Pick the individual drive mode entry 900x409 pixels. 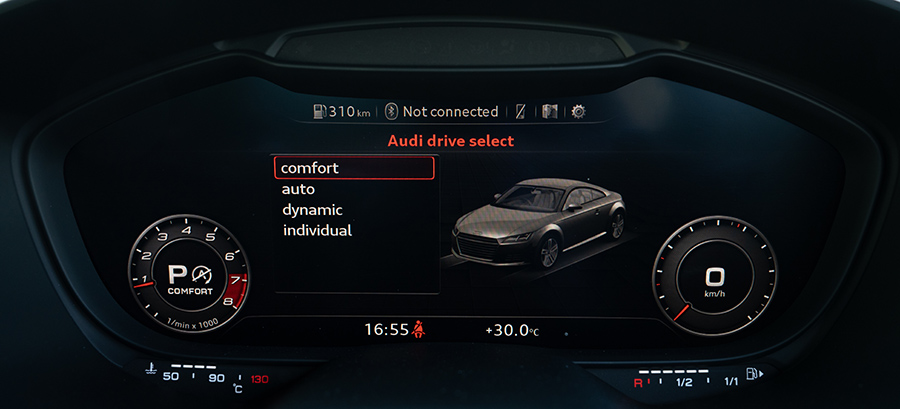pyautogui.click(x=317, y=231)
